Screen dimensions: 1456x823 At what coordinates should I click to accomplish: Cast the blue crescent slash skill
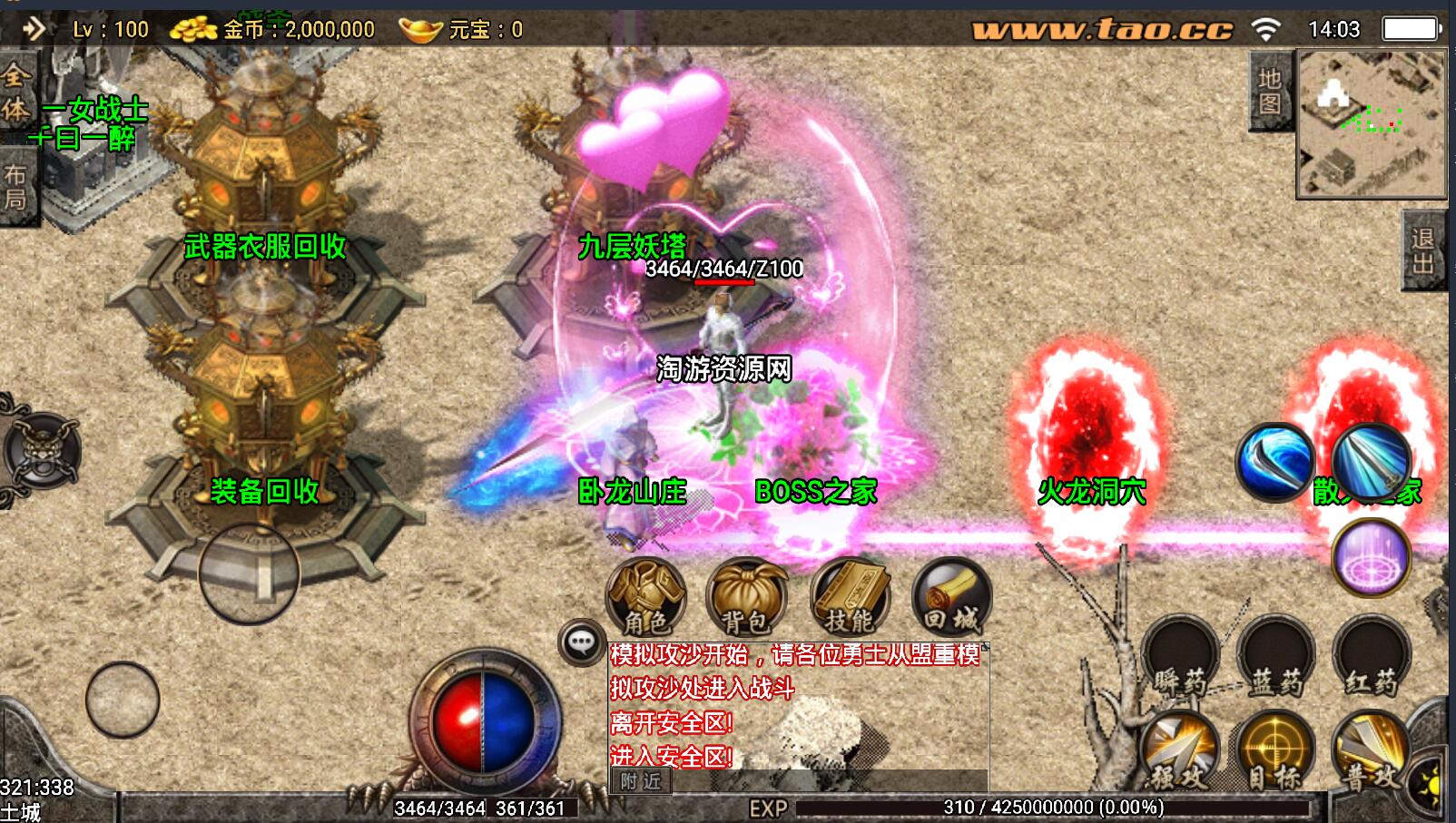pyautogui.click(x=1274, y=461)
